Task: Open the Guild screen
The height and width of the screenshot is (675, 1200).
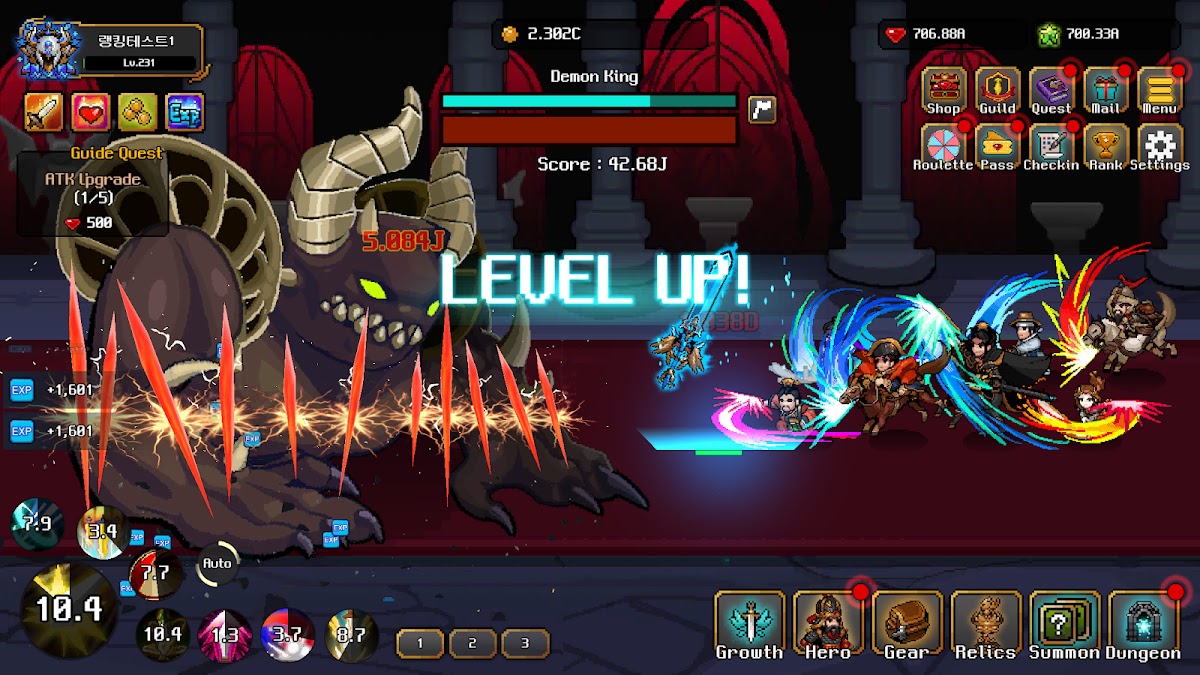Action: 997,89
